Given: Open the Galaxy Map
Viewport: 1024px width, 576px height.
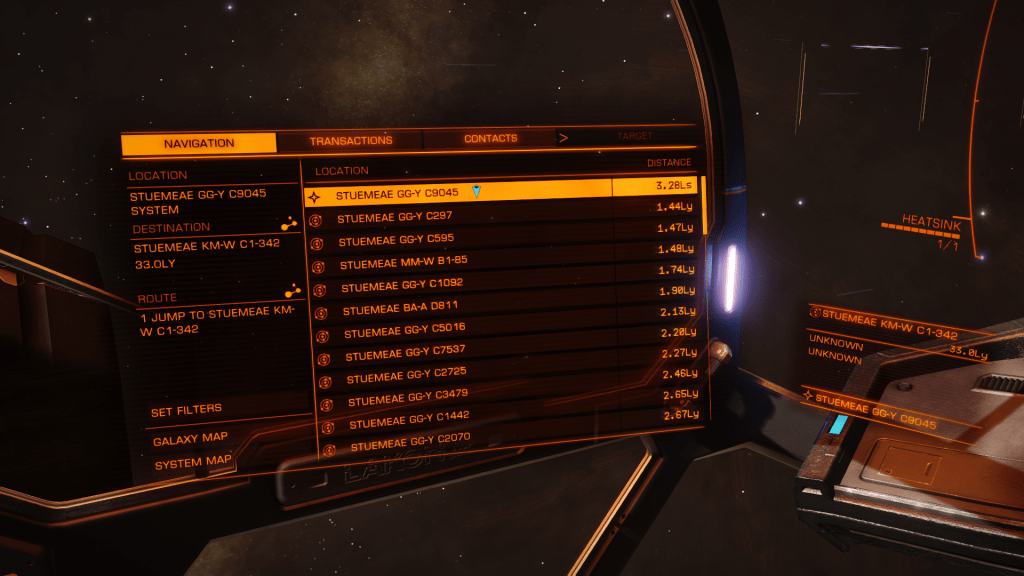Looking at the screenshot, I should (190, 438).
